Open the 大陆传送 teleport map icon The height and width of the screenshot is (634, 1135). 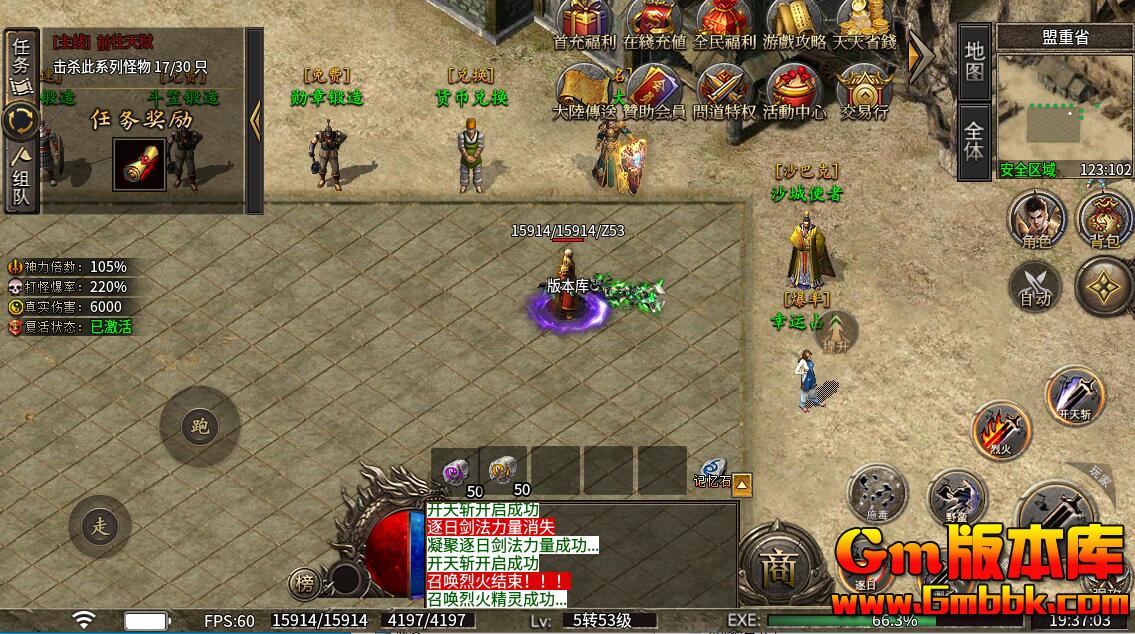pos(584,88)
